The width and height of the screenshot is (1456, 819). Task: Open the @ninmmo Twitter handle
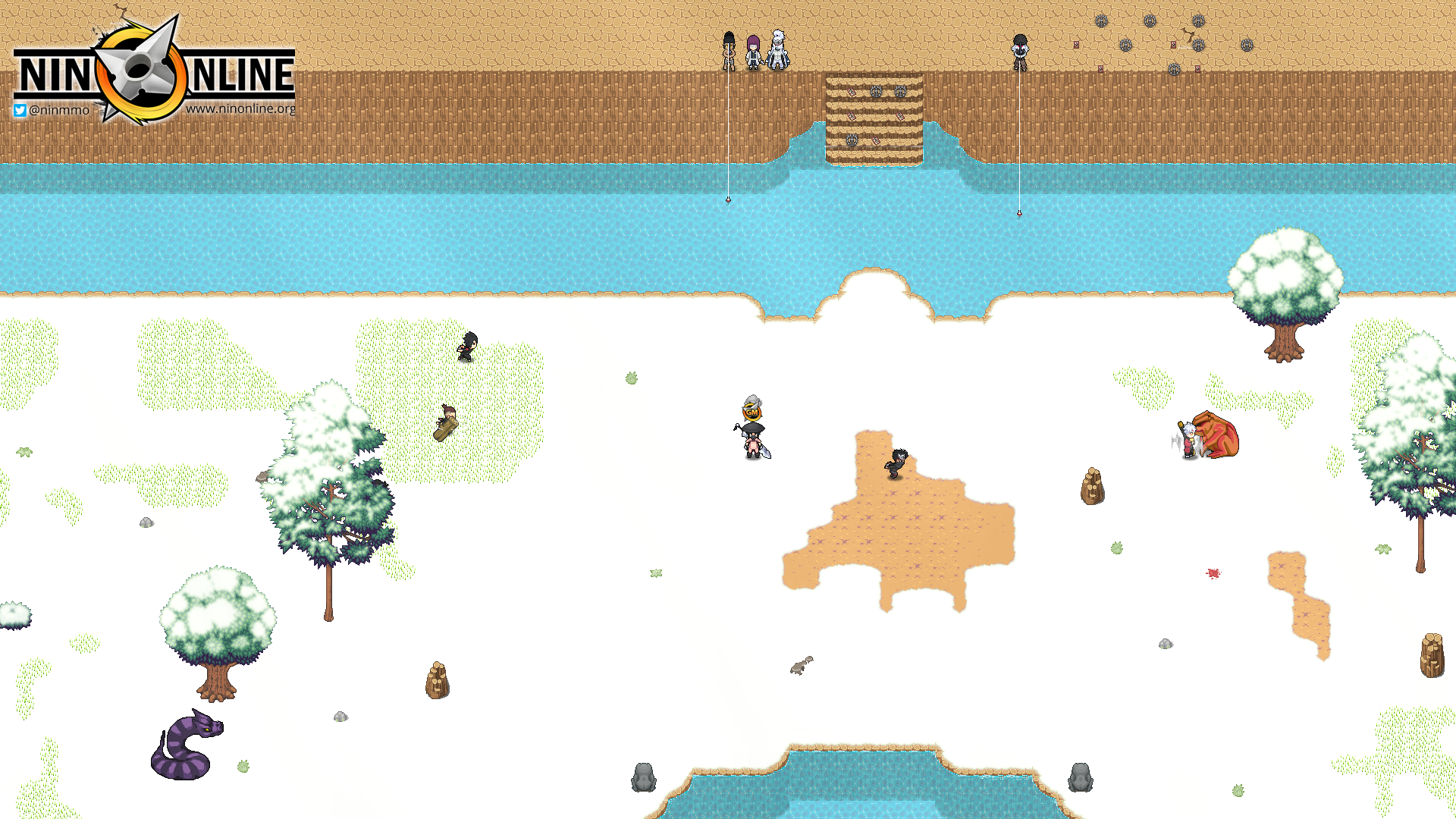pyautogui.click(x=52, y=110)
